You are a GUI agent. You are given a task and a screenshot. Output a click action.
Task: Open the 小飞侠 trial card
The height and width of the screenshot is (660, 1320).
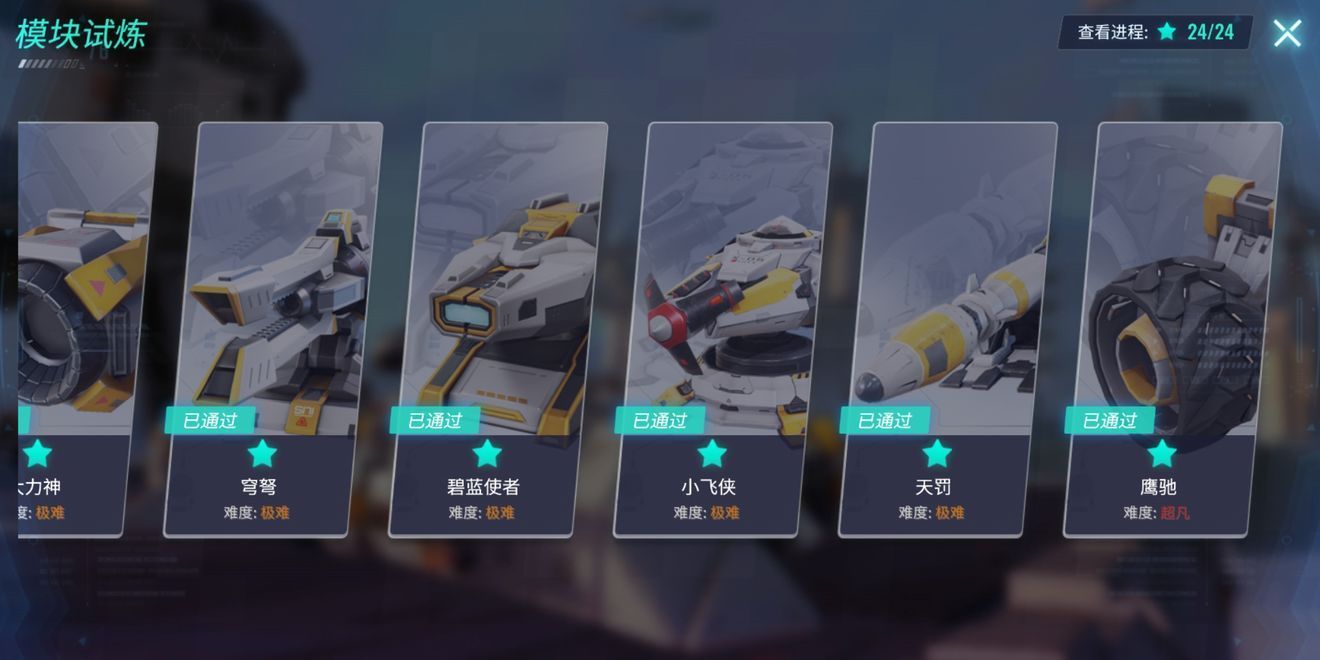point(722,330)
